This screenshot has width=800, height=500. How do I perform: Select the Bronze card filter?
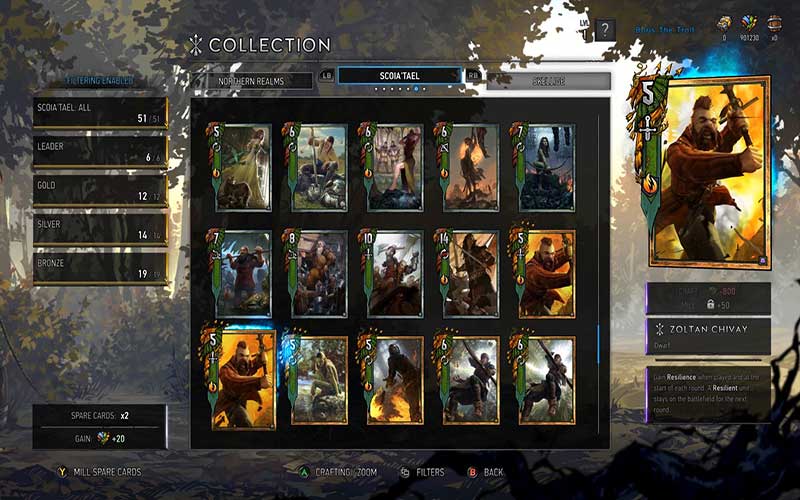[99, 270]
